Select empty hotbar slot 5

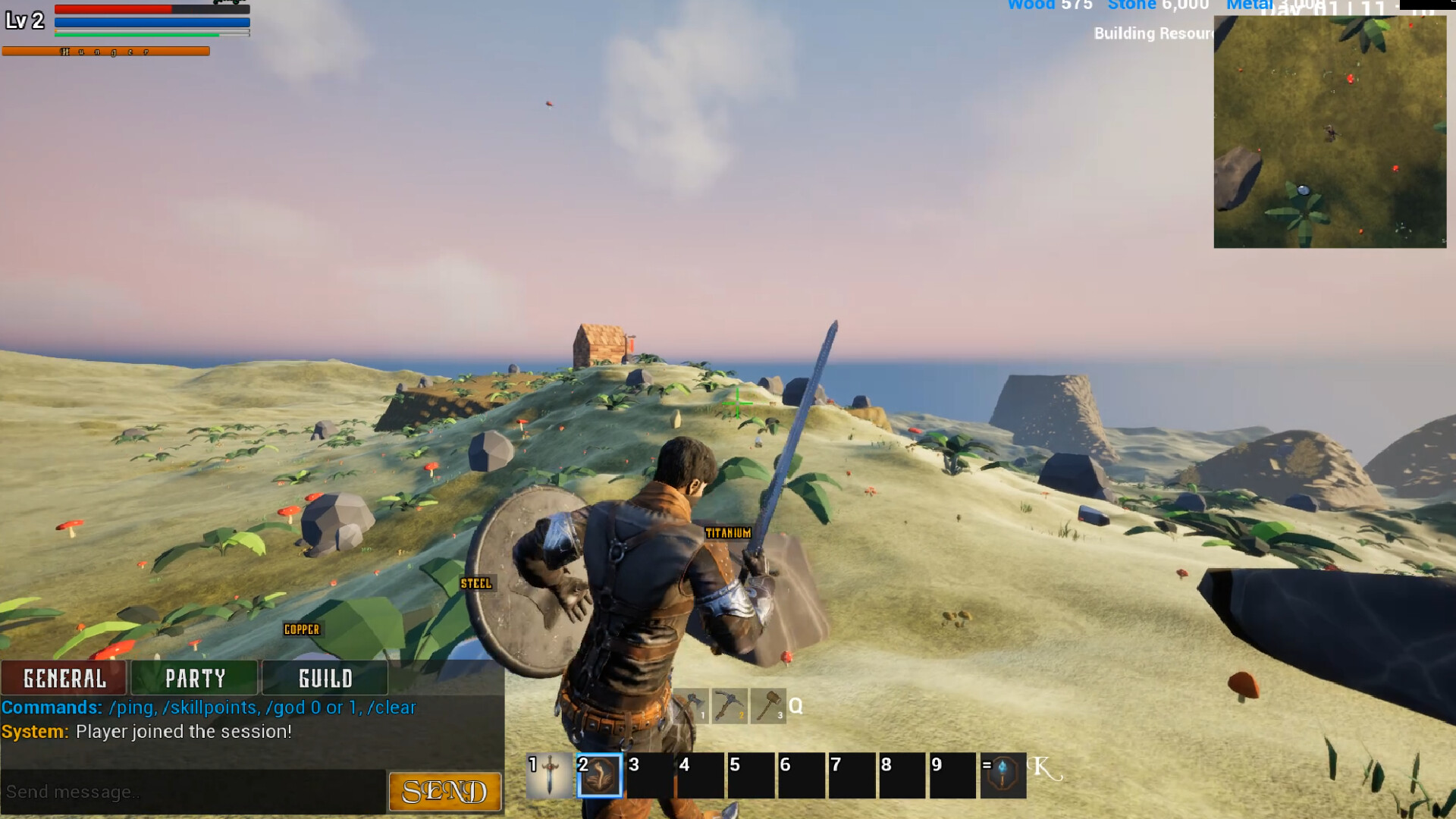(x=750, y=776)
